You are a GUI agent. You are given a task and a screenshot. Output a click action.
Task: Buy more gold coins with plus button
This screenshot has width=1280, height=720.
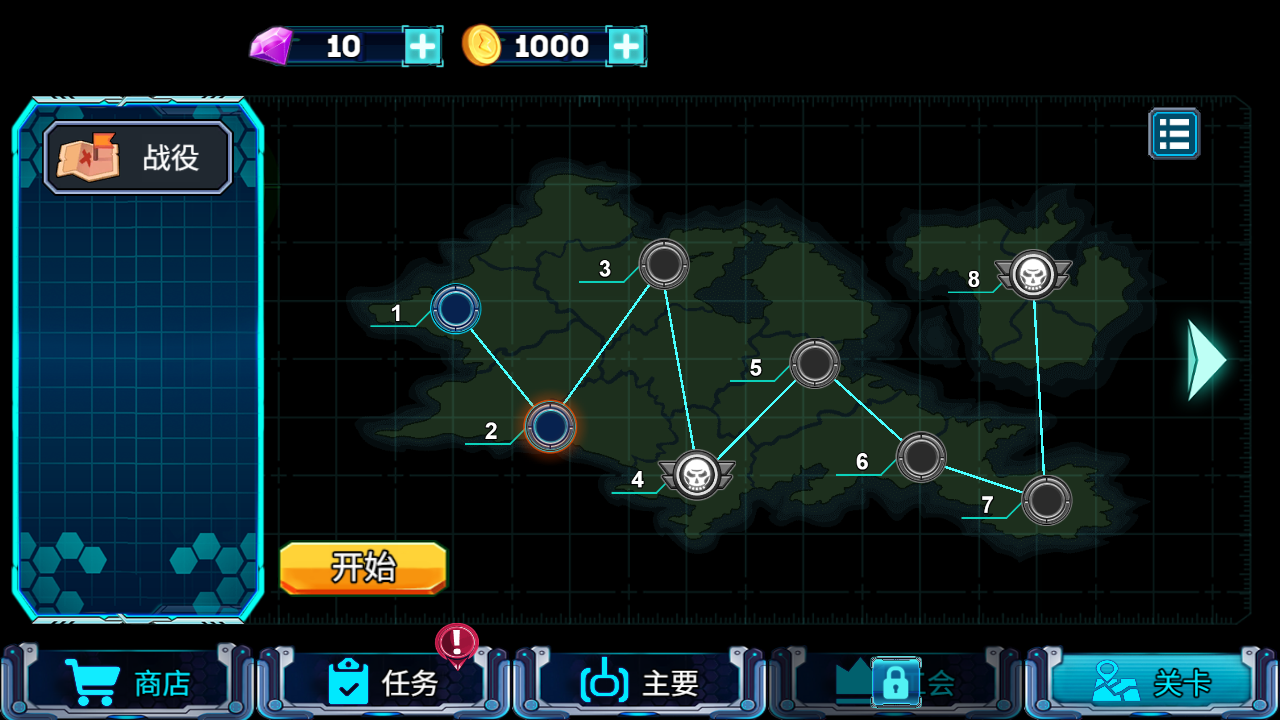pyautogui.click(x=626, y=46)
